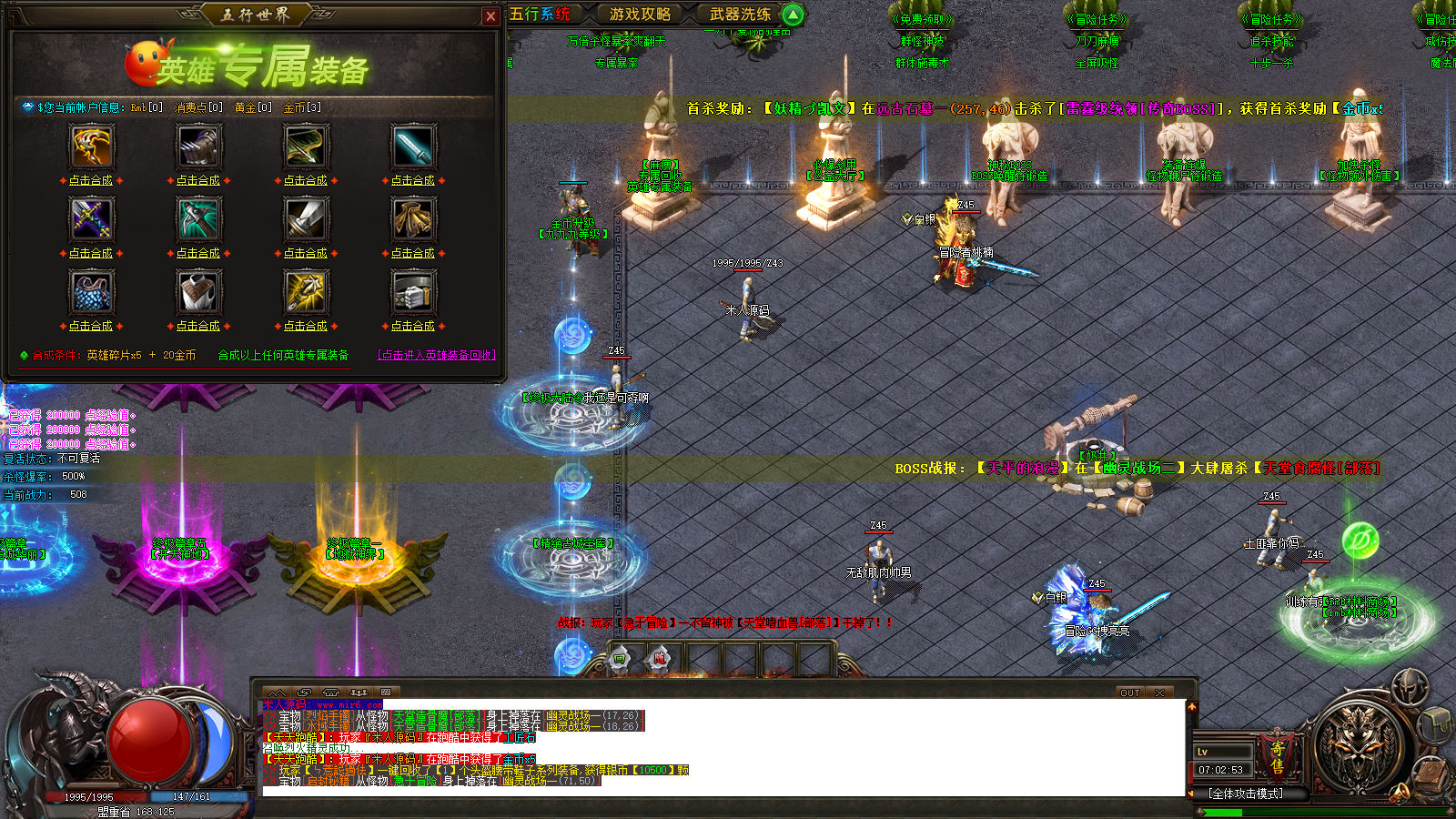Pick the blue scale chainmail item

tap(91, 291)
